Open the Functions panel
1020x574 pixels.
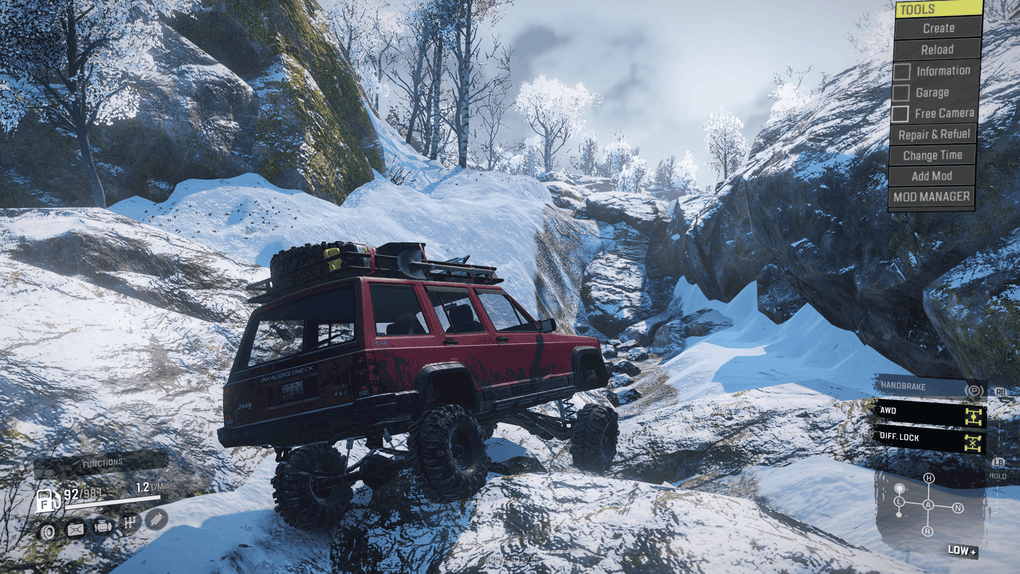click(100, 463)
